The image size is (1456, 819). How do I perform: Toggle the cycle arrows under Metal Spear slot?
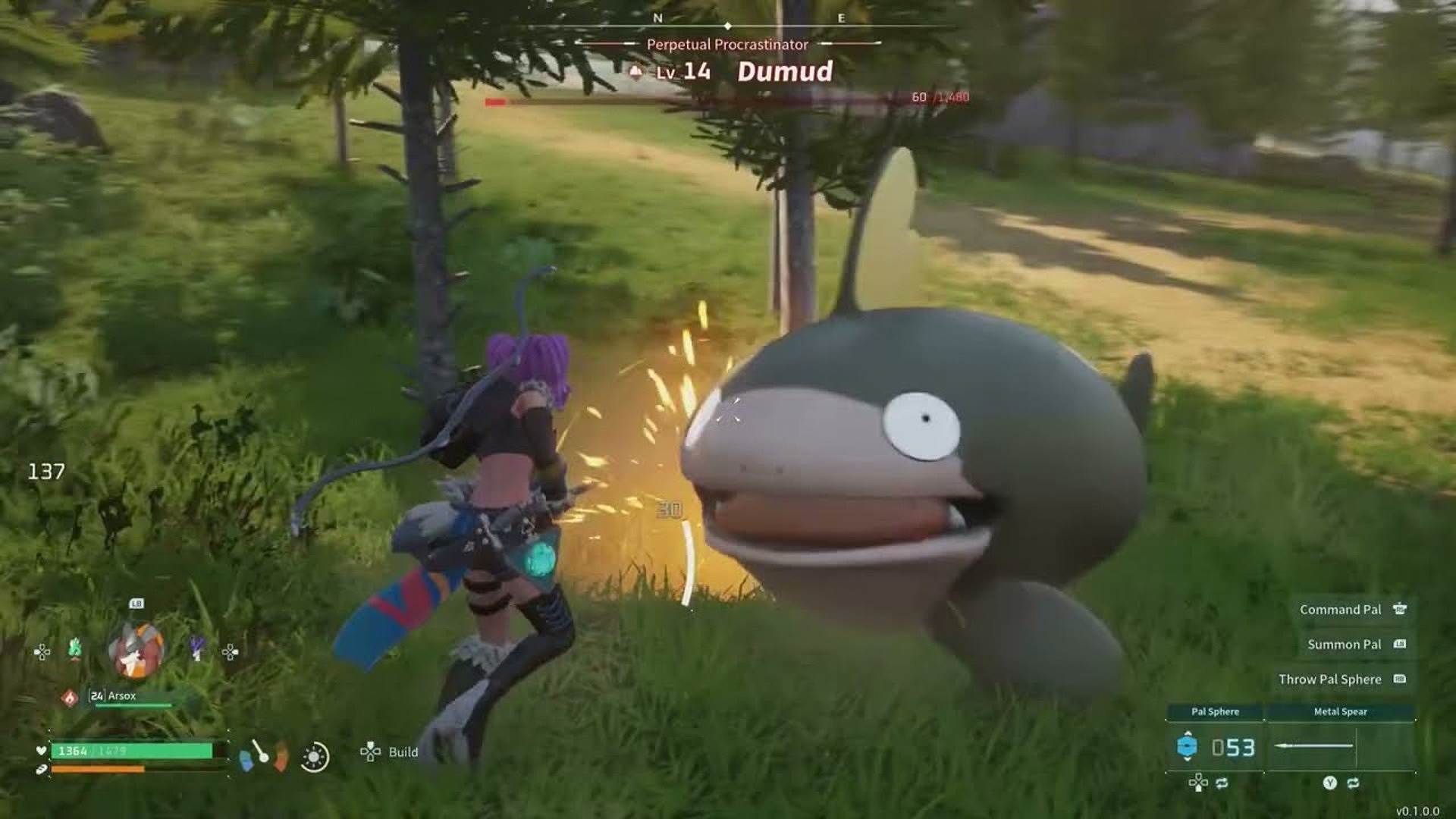click(1354, 782)
